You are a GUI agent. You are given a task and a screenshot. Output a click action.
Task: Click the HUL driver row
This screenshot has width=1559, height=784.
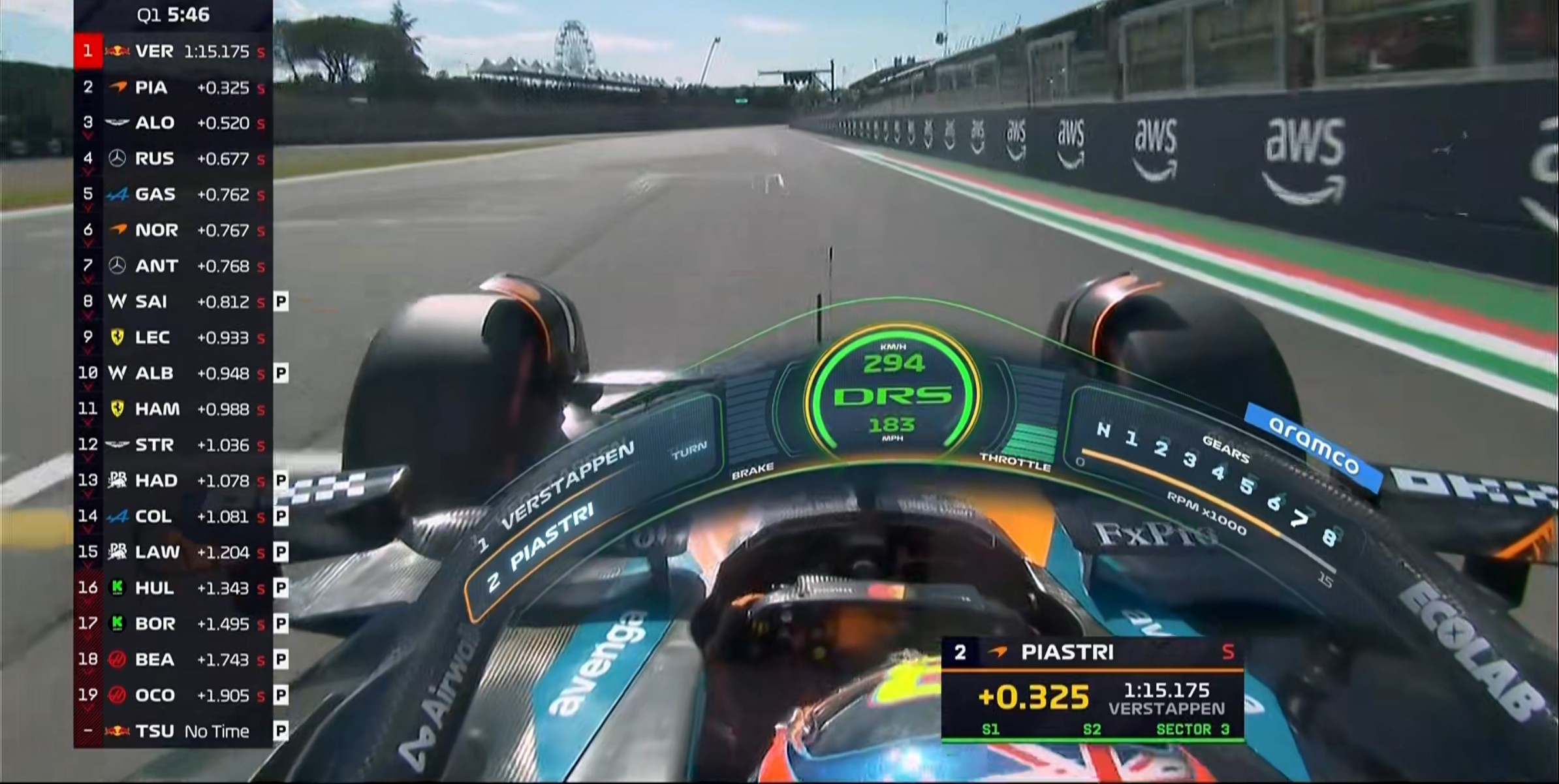173,588
